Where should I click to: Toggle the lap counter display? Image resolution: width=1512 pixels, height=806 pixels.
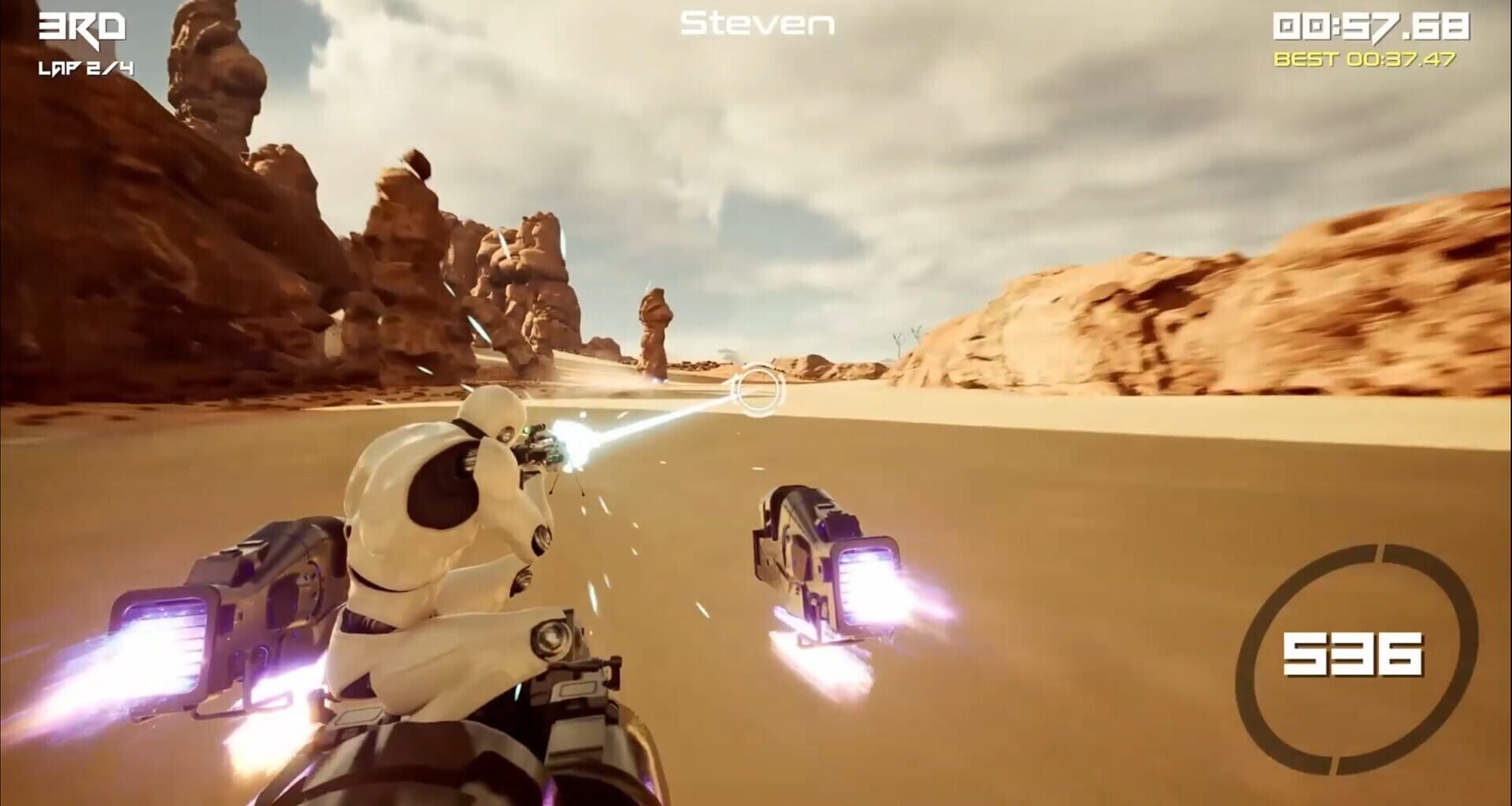tap(87, 69)
